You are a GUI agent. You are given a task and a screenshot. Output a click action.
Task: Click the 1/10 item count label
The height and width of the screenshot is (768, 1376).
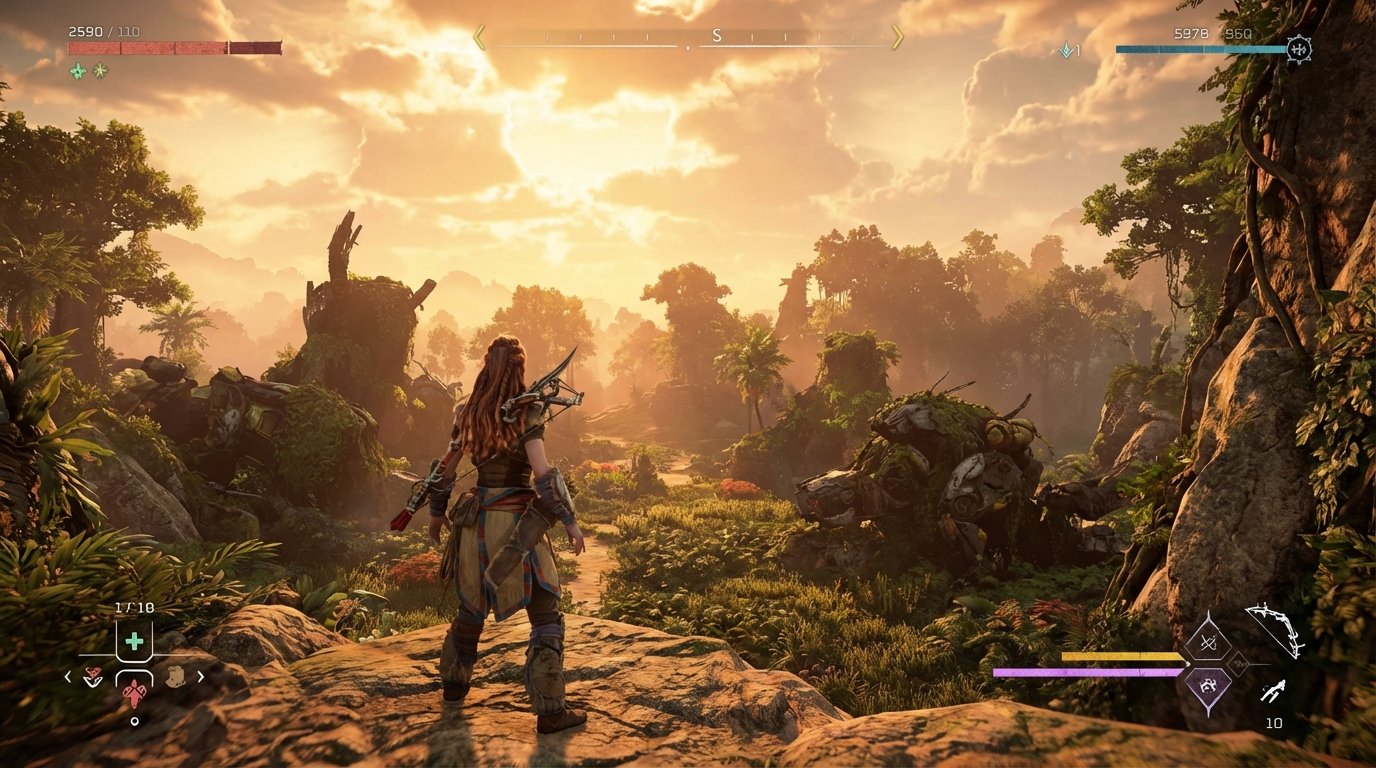point(135,606)
